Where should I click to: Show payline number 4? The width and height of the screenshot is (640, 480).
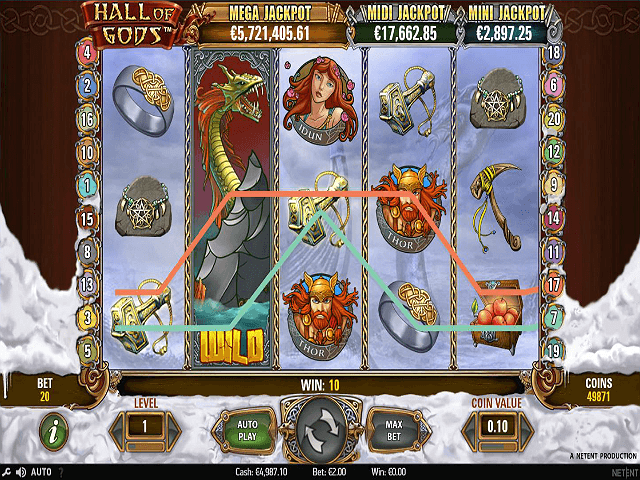tap(89, 52)
